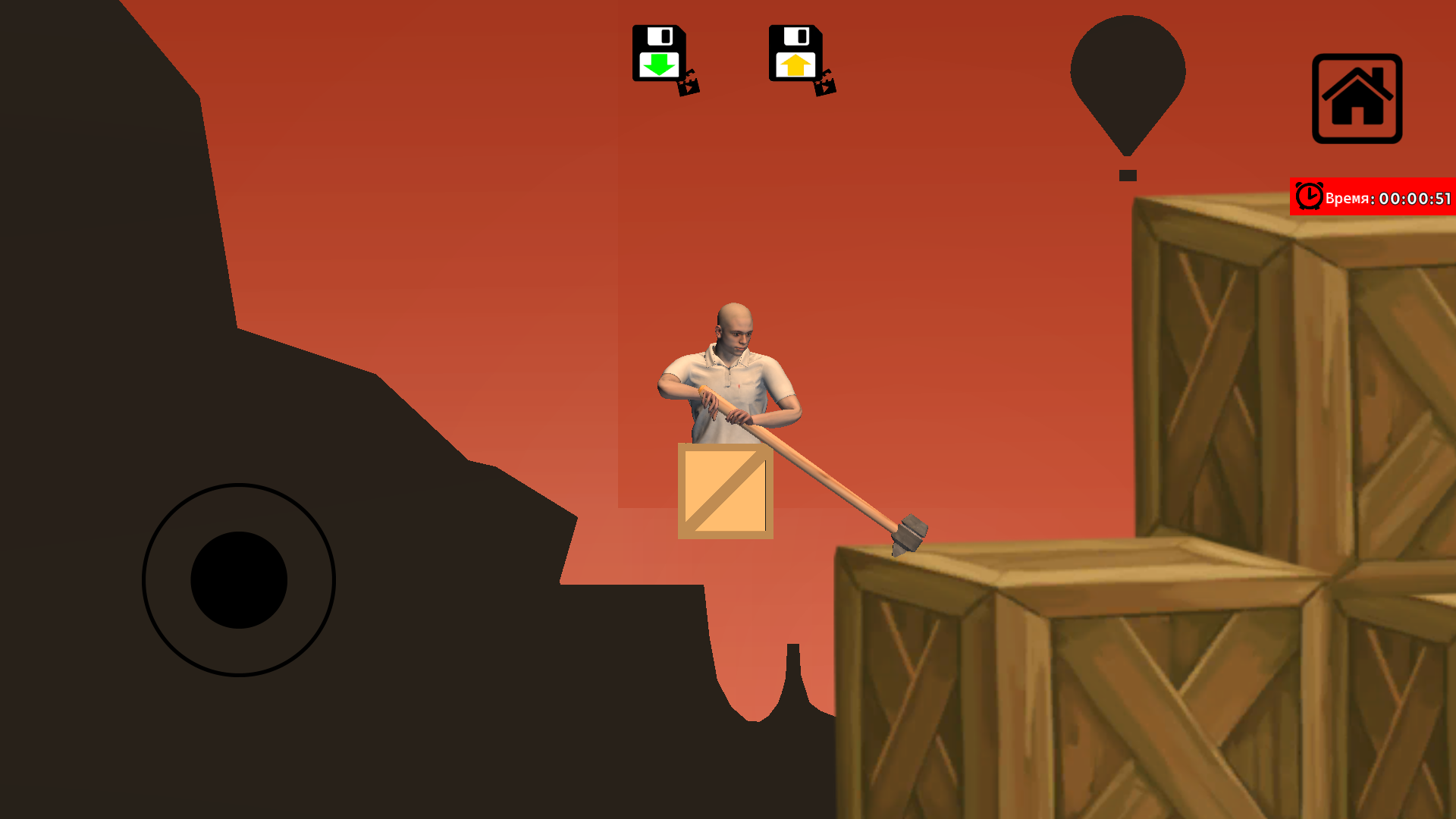Viewport: 1456px width, 819px height.
Task: Click the floppy disk icon with yellow upload arrow
Action: coord(795,53)
